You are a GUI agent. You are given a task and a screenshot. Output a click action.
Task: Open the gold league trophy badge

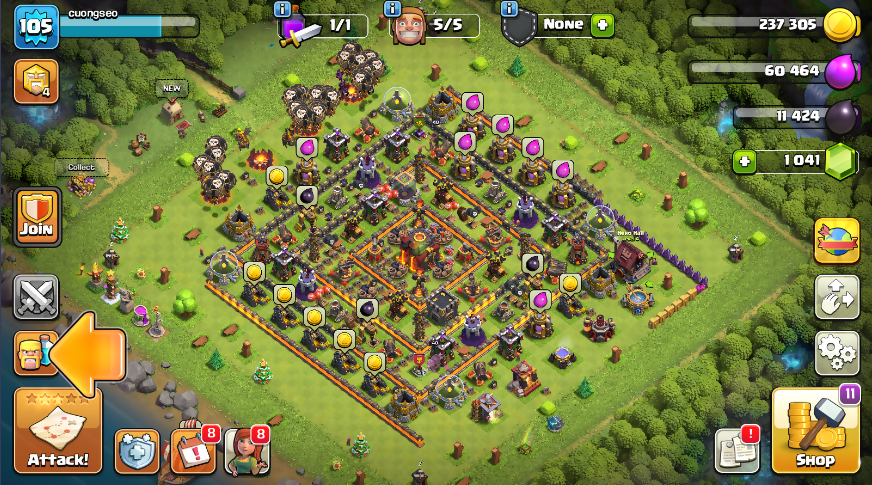36,82
